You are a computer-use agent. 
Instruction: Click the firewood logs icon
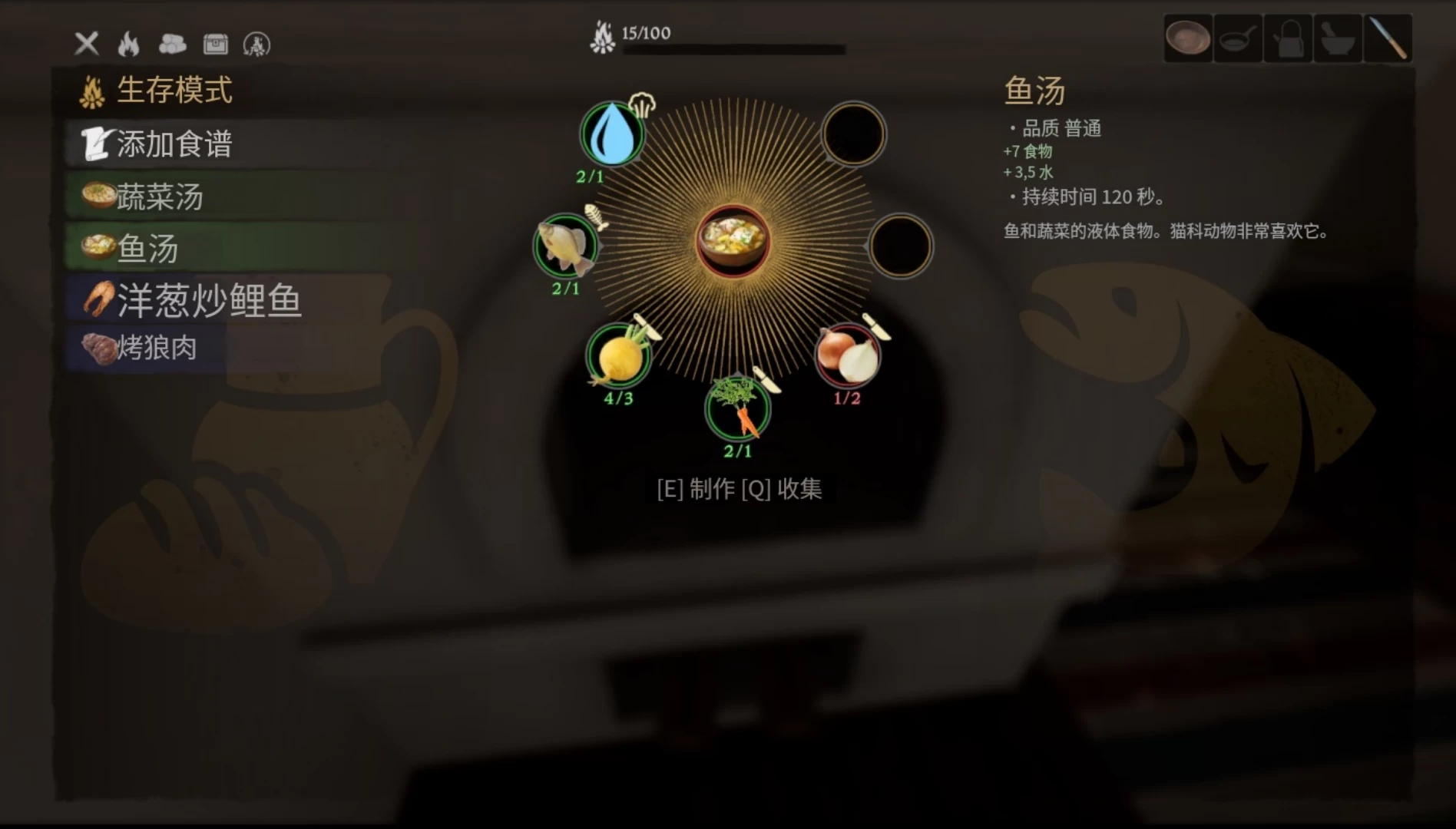click(x=173, y=45)
